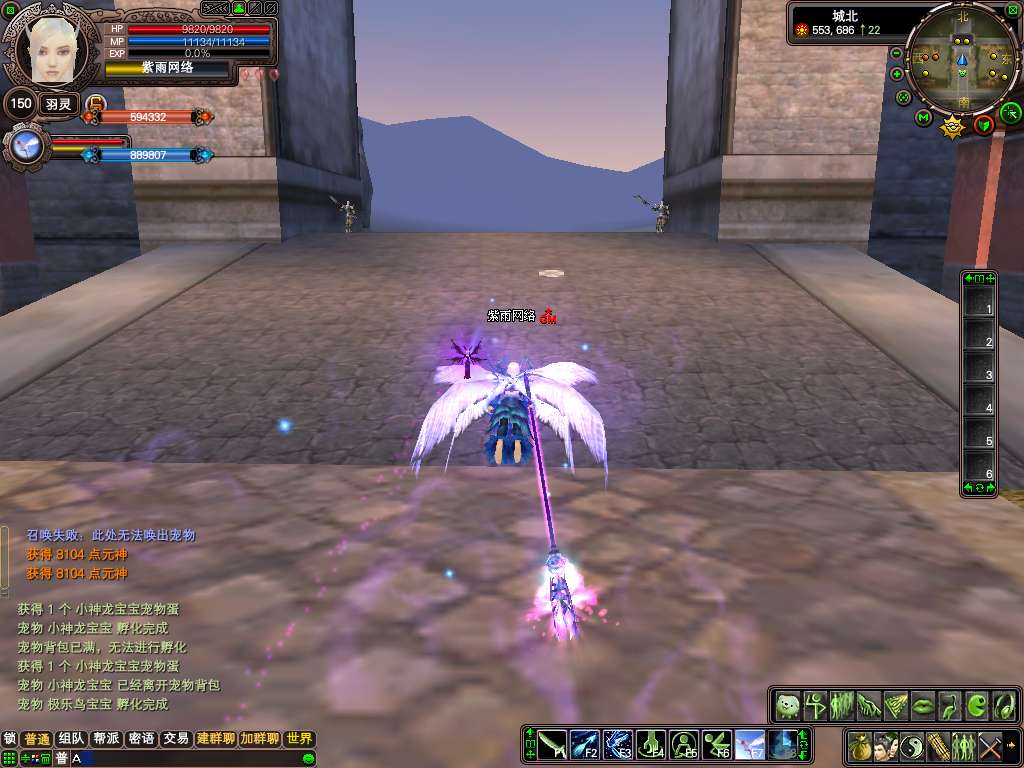This screenshot has height=768, width=1024.
Task: Open the 密语 (whisper) chat channel
Action: tap(141, 739)
